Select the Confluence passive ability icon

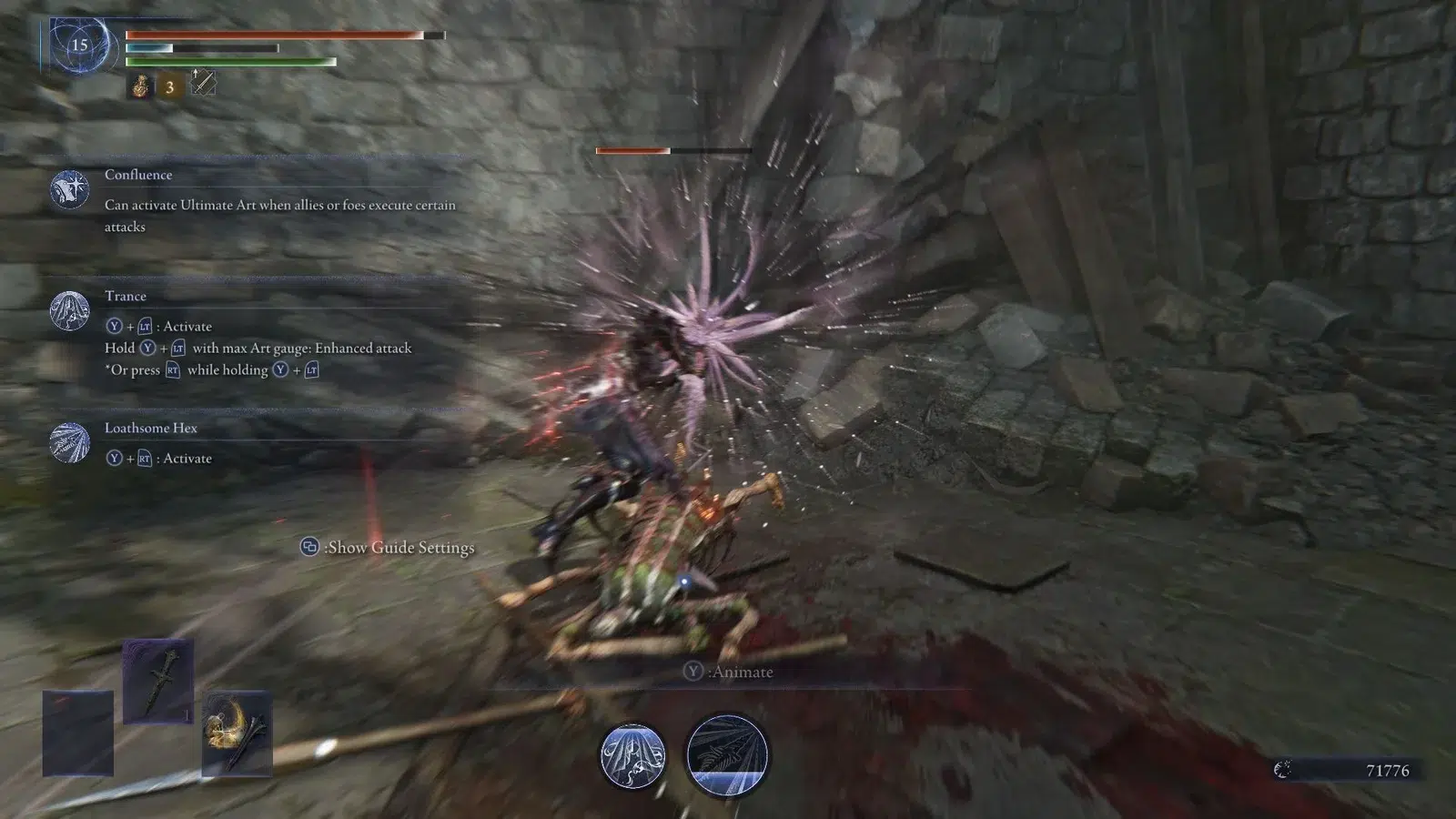pyautogui.click(x=70, y=189)
